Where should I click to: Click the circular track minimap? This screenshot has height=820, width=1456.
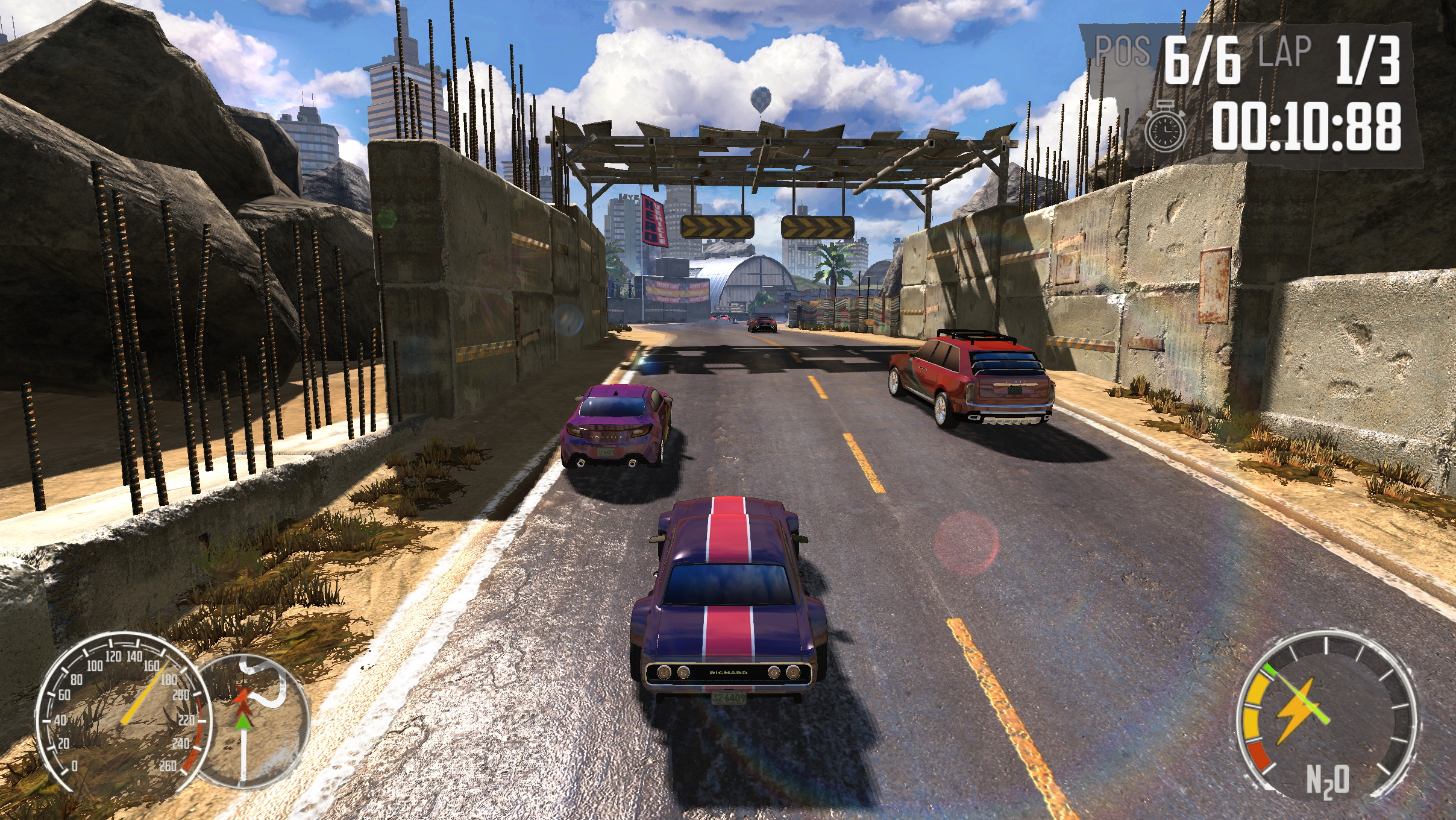pos(253,722)
